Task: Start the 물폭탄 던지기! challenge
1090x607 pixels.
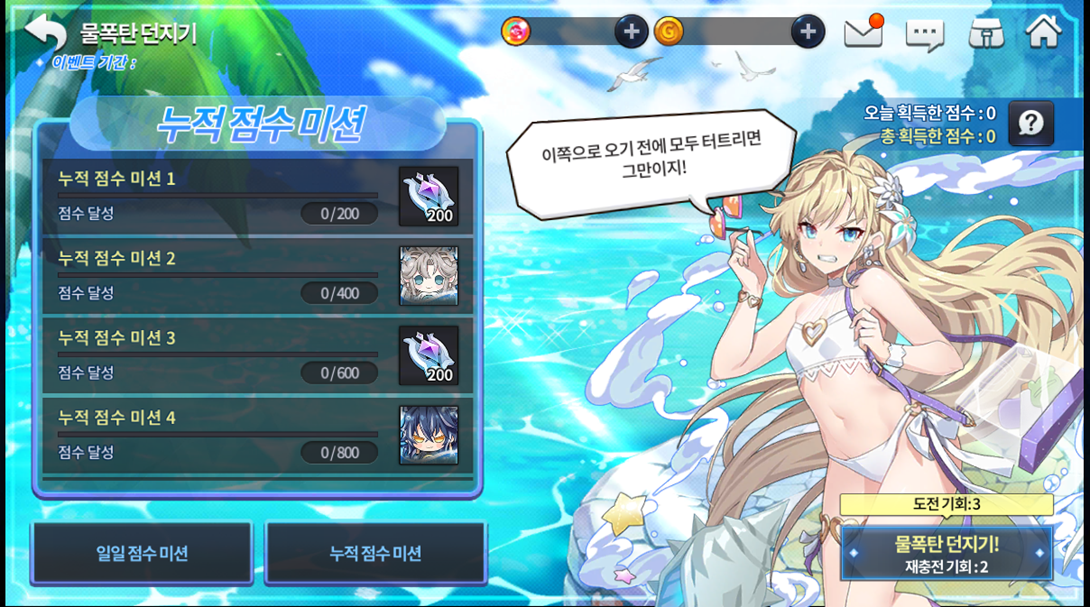Action: pos(946,553)
